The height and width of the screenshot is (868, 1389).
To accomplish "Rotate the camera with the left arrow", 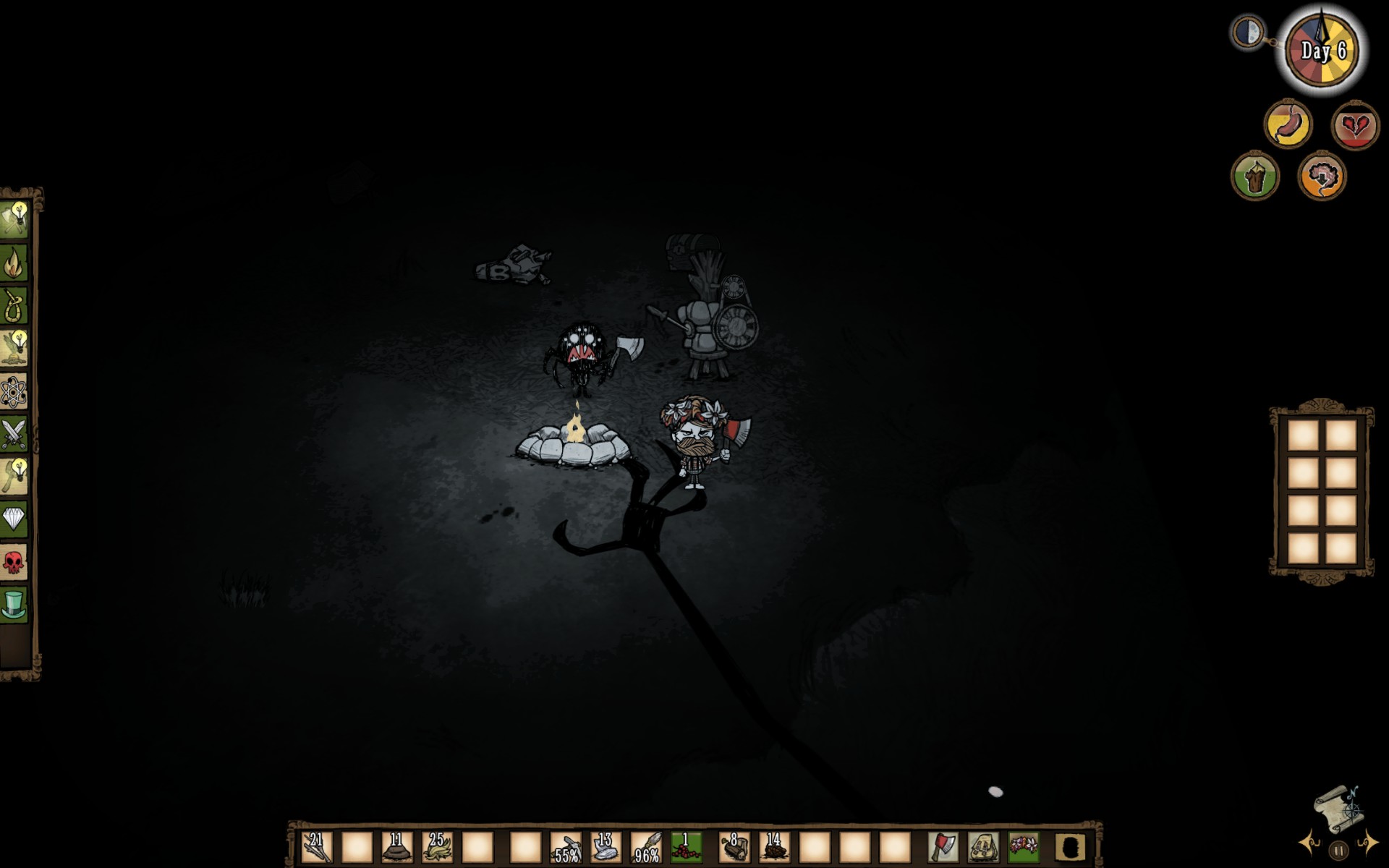I will (1309, 843).
